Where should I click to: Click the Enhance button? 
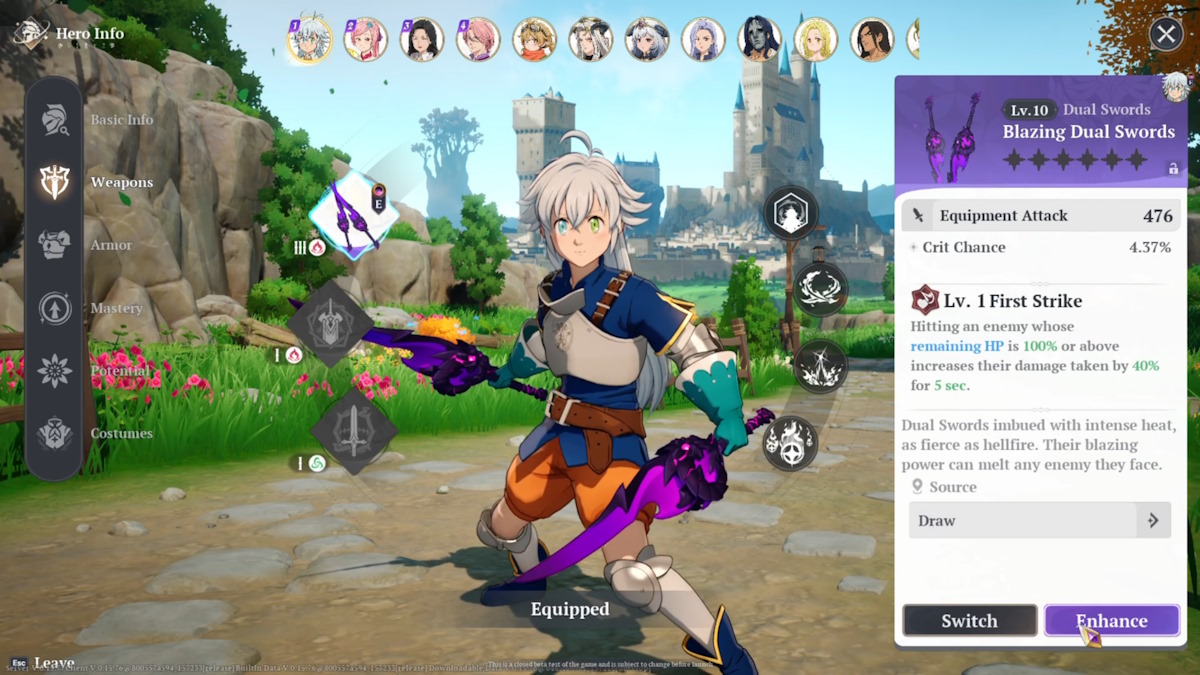(1111, 621)
